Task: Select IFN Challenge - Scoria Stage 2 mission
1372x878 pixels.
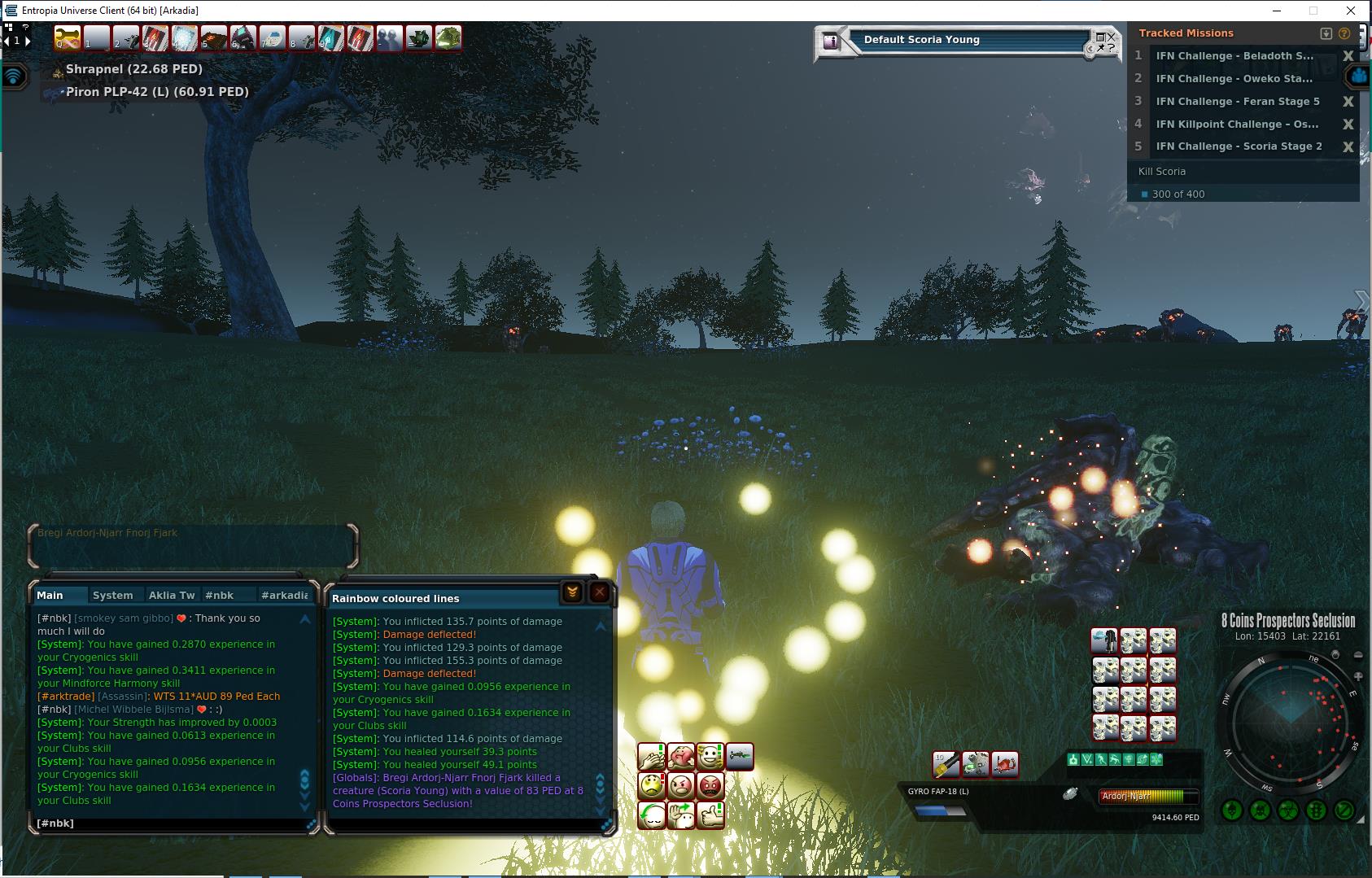Action: (x=1239, y=146)
